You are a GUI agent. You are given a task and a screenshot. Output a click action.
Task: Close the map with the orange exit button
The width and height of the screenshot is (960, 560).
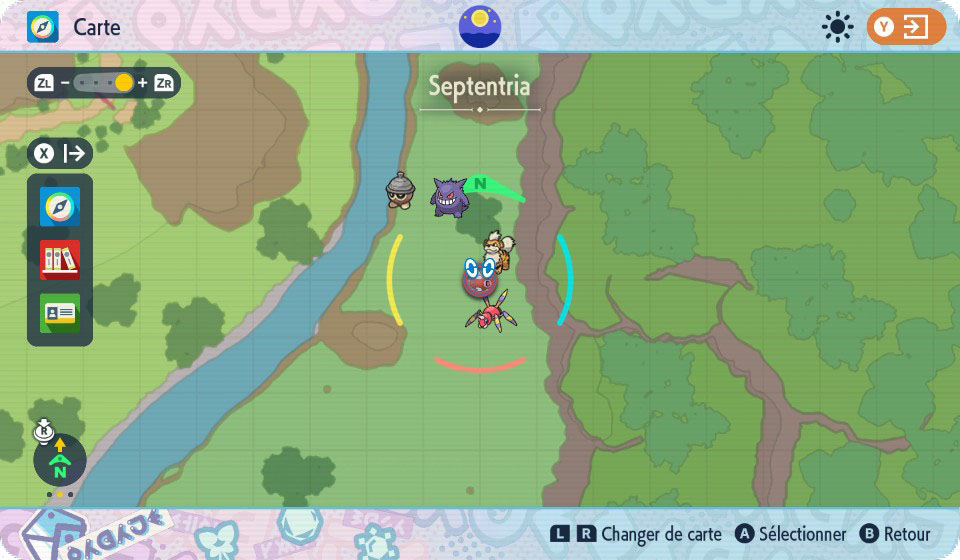coord(906,27)
